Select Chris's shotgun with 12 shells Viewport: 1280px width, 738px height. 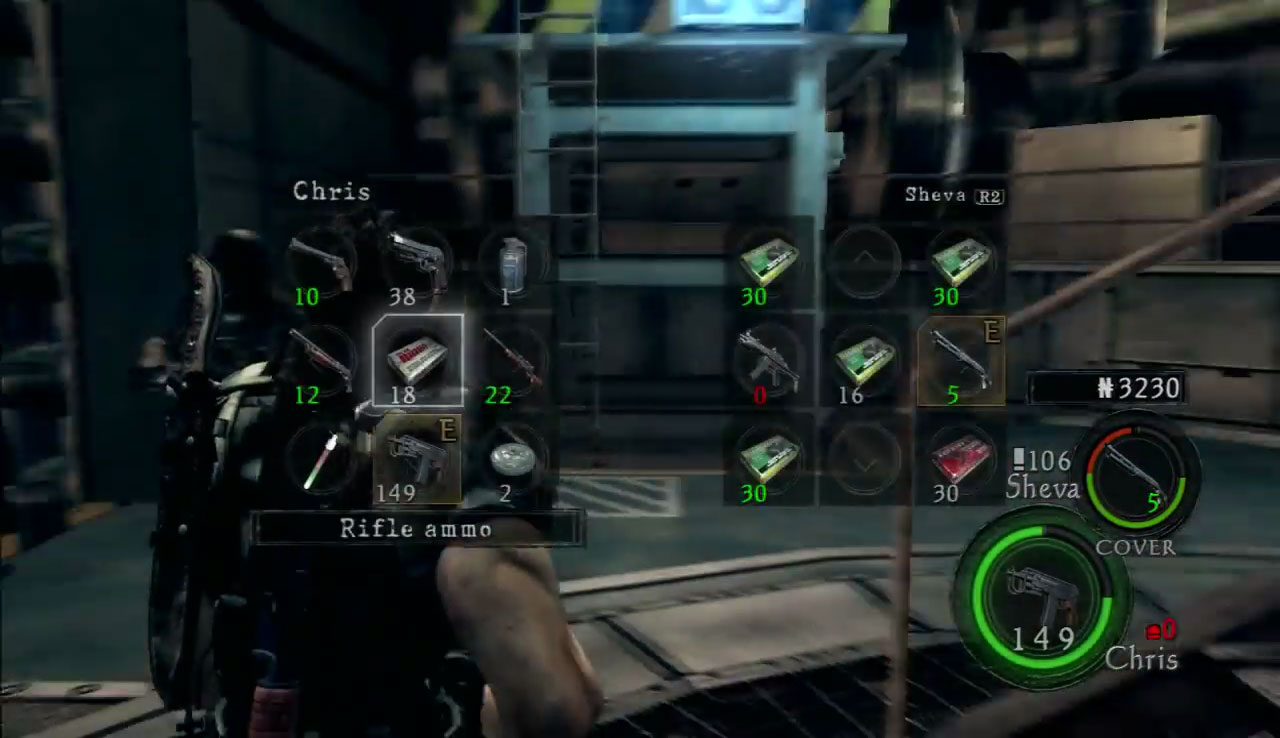pos(323,361)
